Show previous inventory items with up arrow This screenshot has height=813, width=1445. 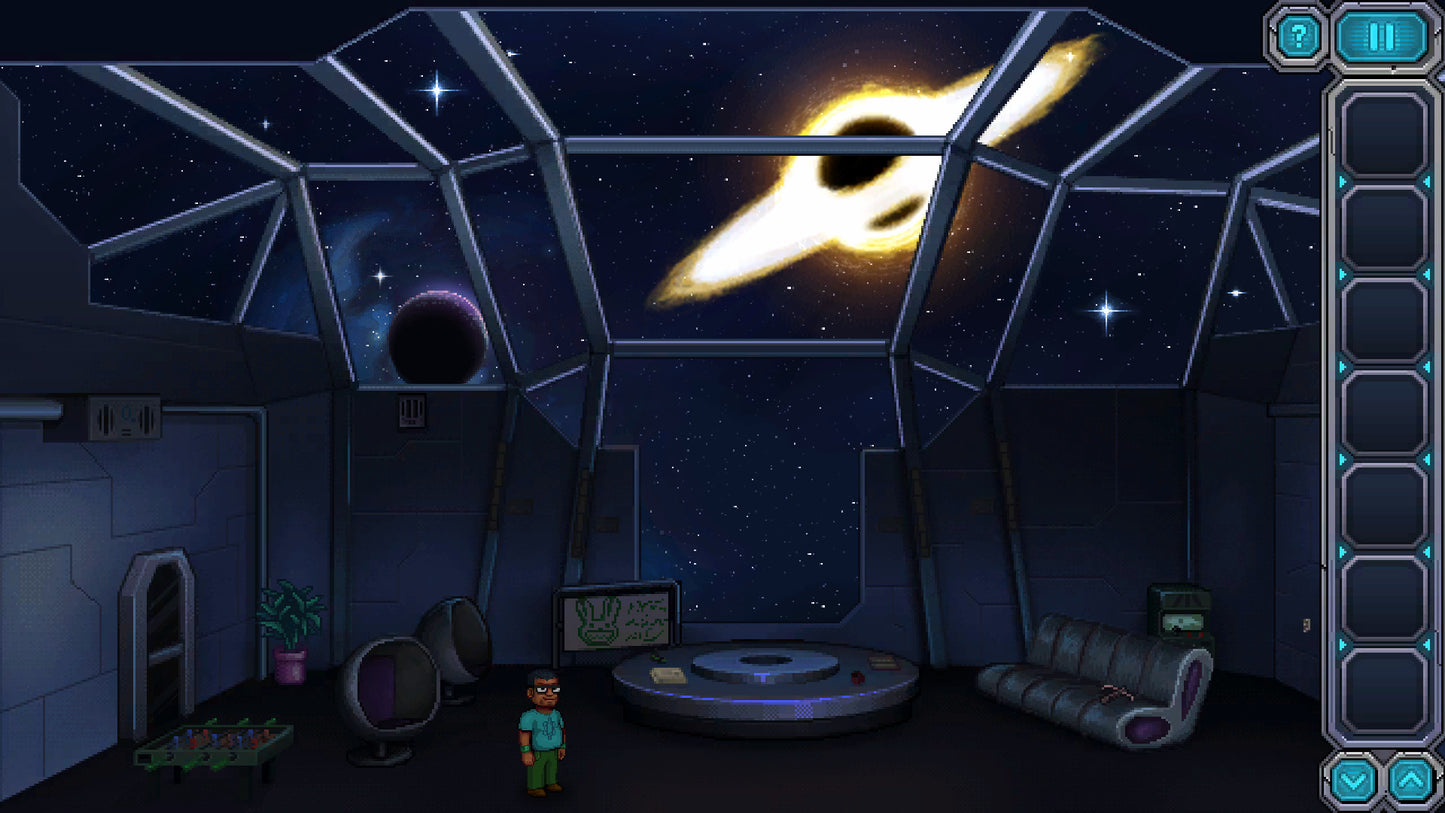[1413, 780]
